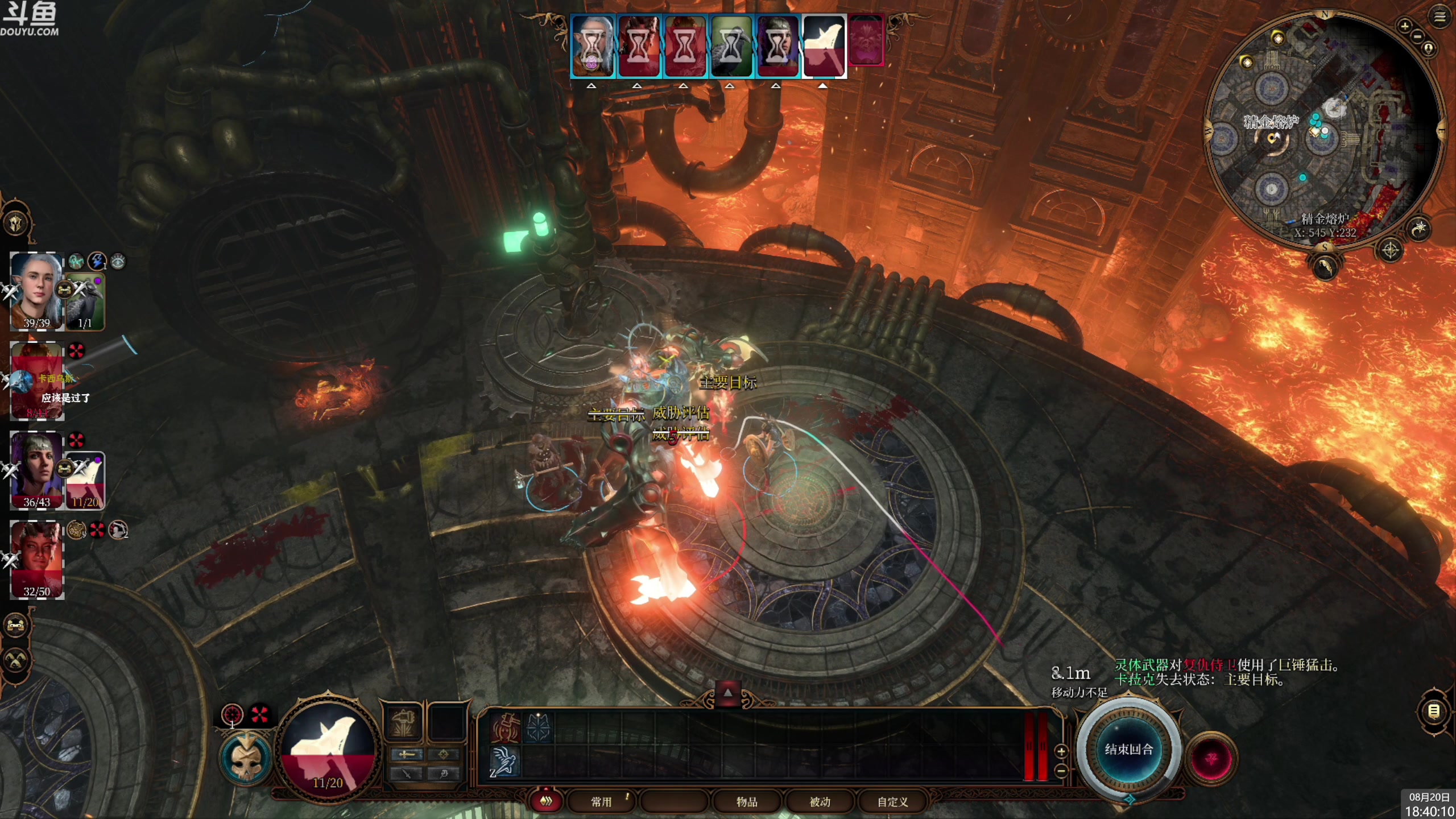Toggle the group chain button below the portraits
This screenshot has height=819, width=1456.
click(x=16, y=626)
